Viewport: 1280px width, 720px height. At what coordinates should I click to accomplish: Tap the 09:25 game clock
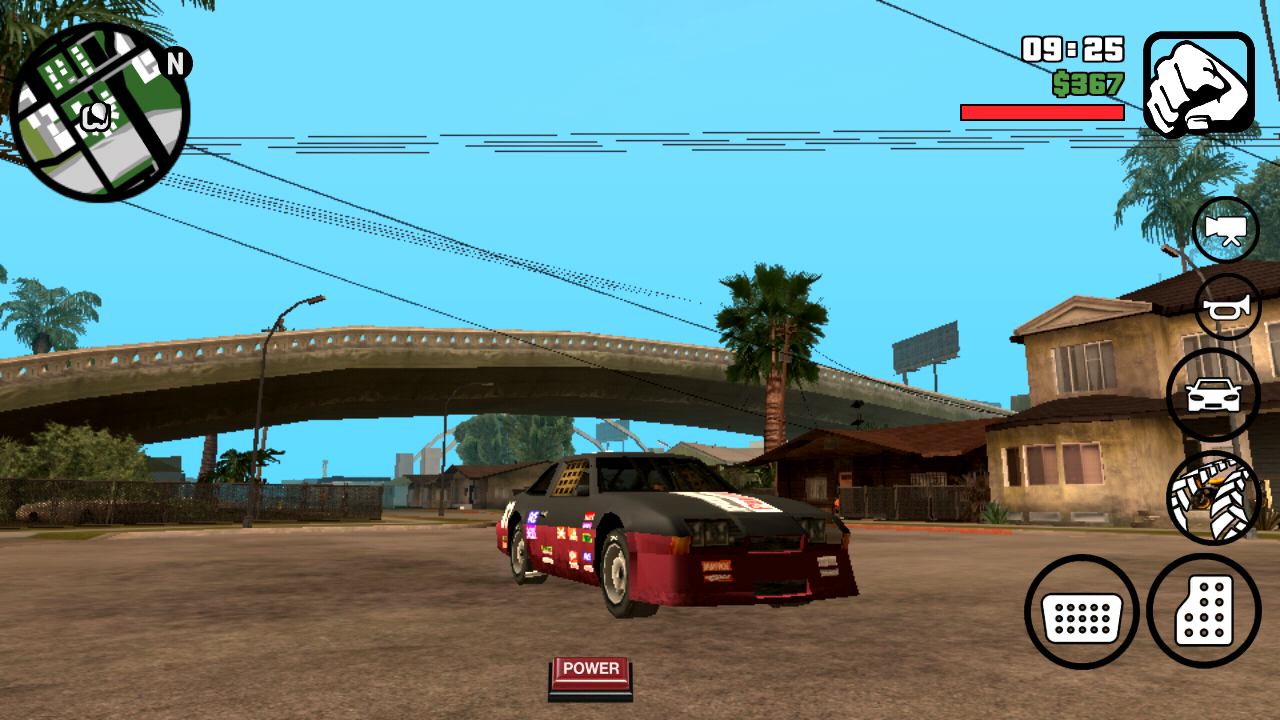(x=1072, y=47)
